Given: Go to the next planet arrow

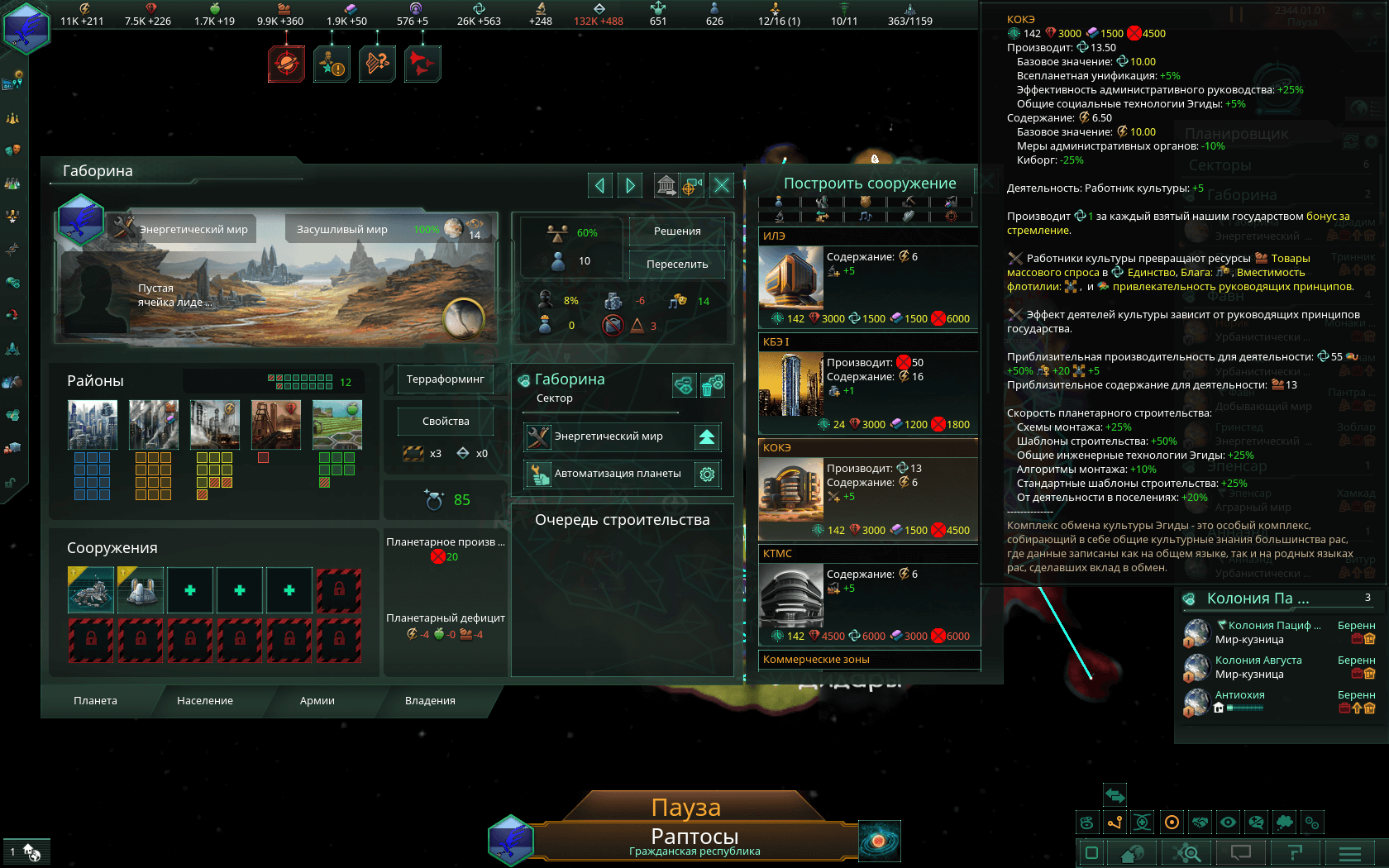Looking at the screenshot, I should pyautogui.click(x=630, y=185).
